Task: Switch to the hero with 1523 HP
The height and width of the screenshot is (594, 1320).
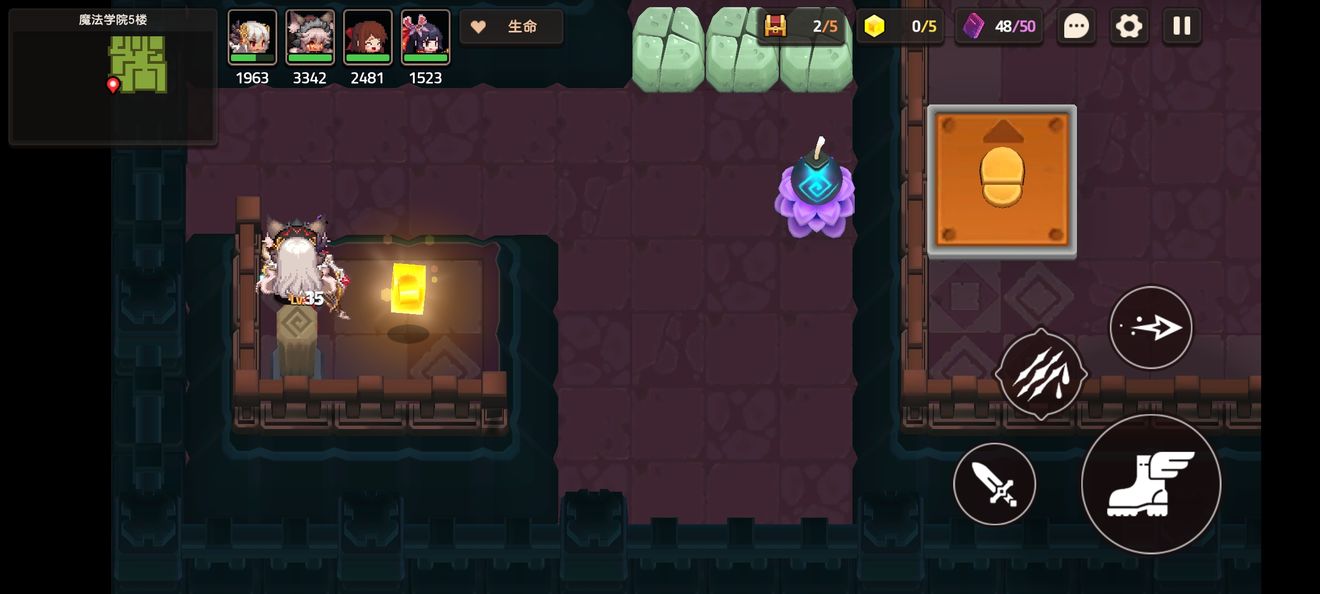Action: pos(426,38)
